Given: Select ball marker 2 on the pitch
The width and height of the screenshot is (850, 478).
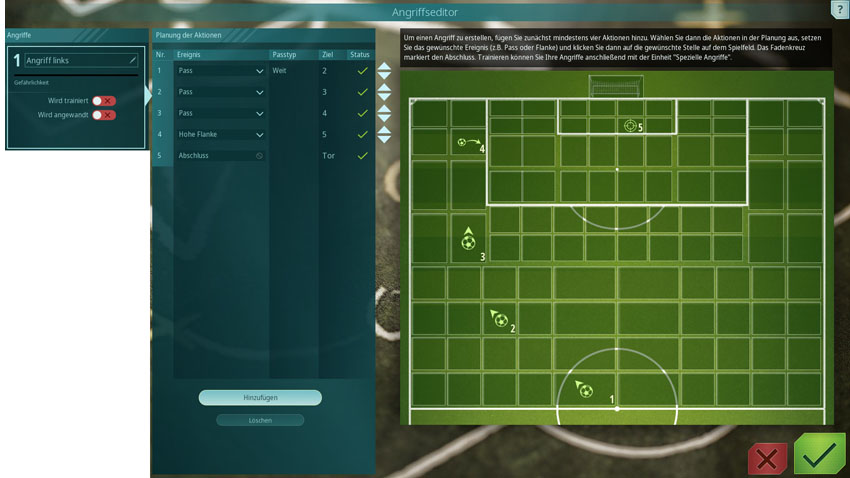Looking at the screenshot, I should 499,319.
